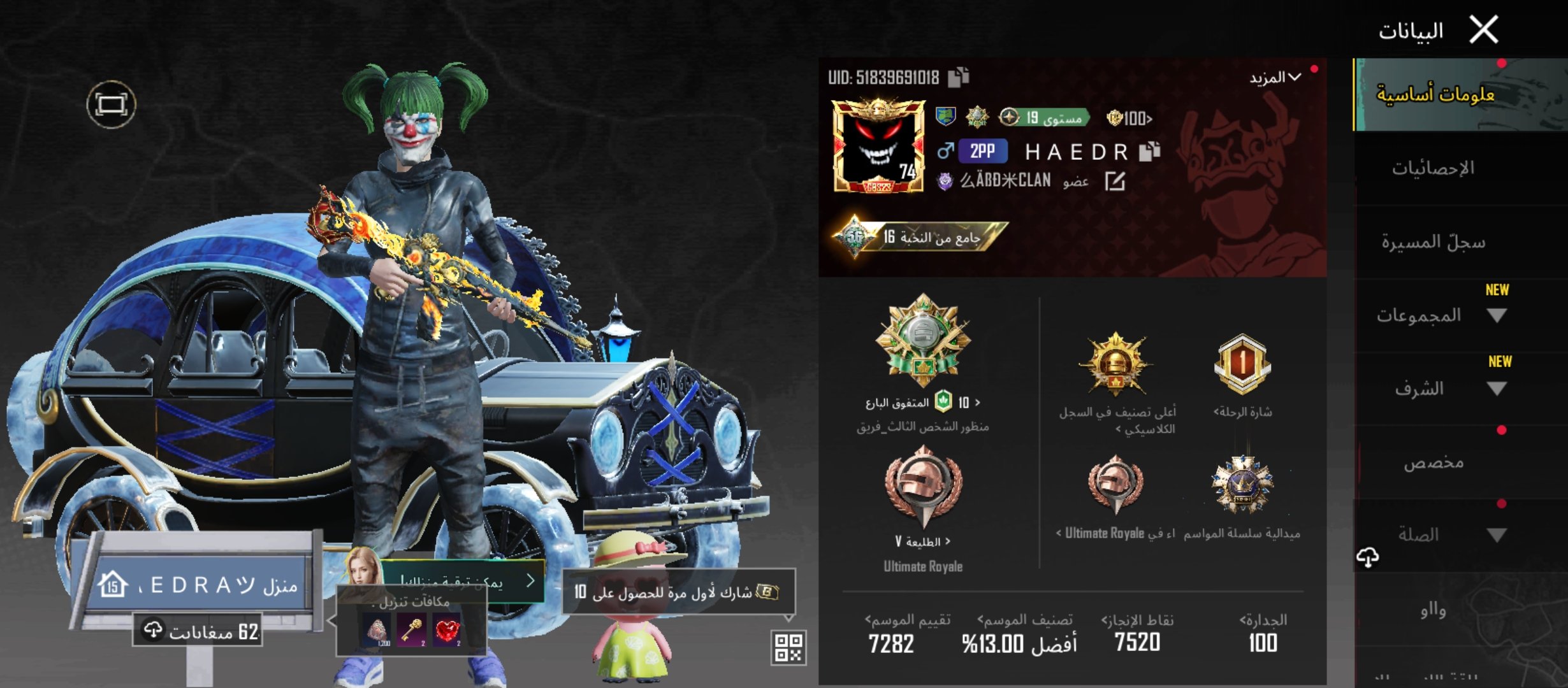This screenshot has width=1568, height=688.
Task: Close the profile data screen
Action: pos(1484,30)
